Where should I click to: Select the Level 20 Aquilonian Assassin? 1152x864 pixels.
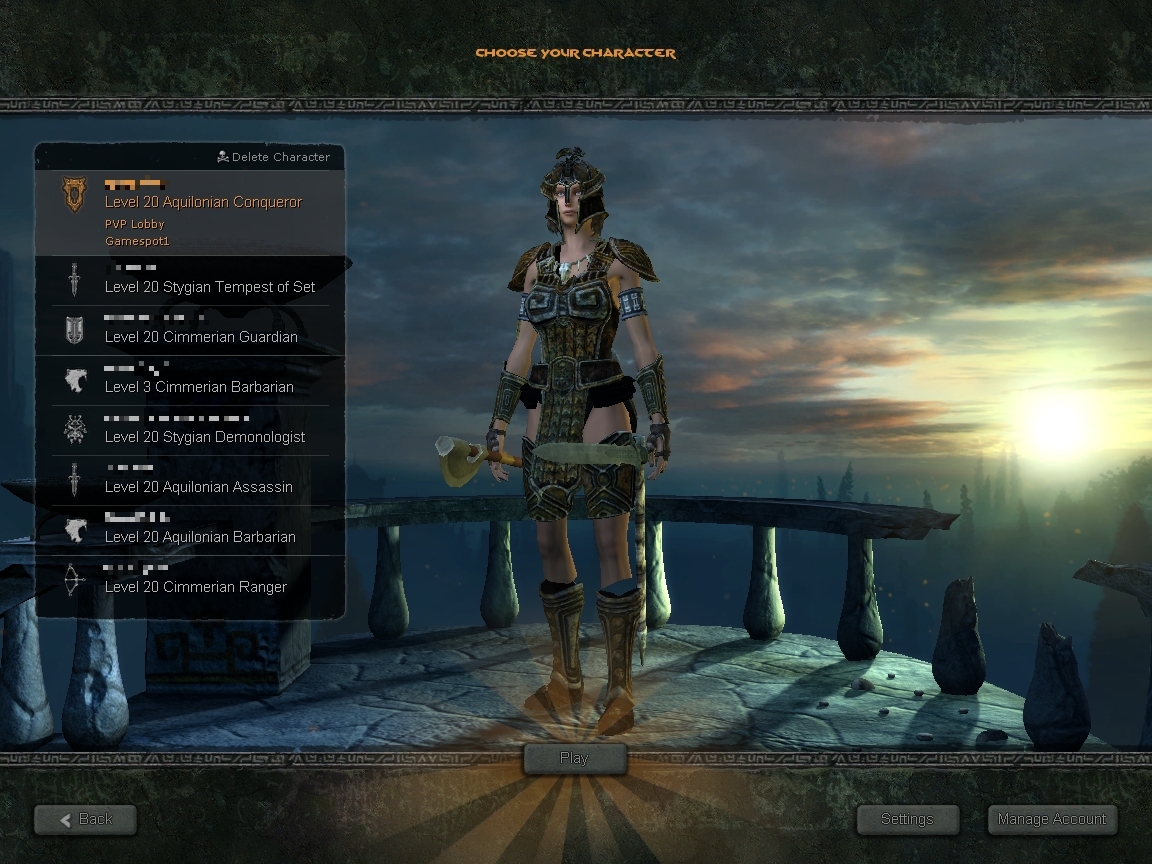(198, 487)
